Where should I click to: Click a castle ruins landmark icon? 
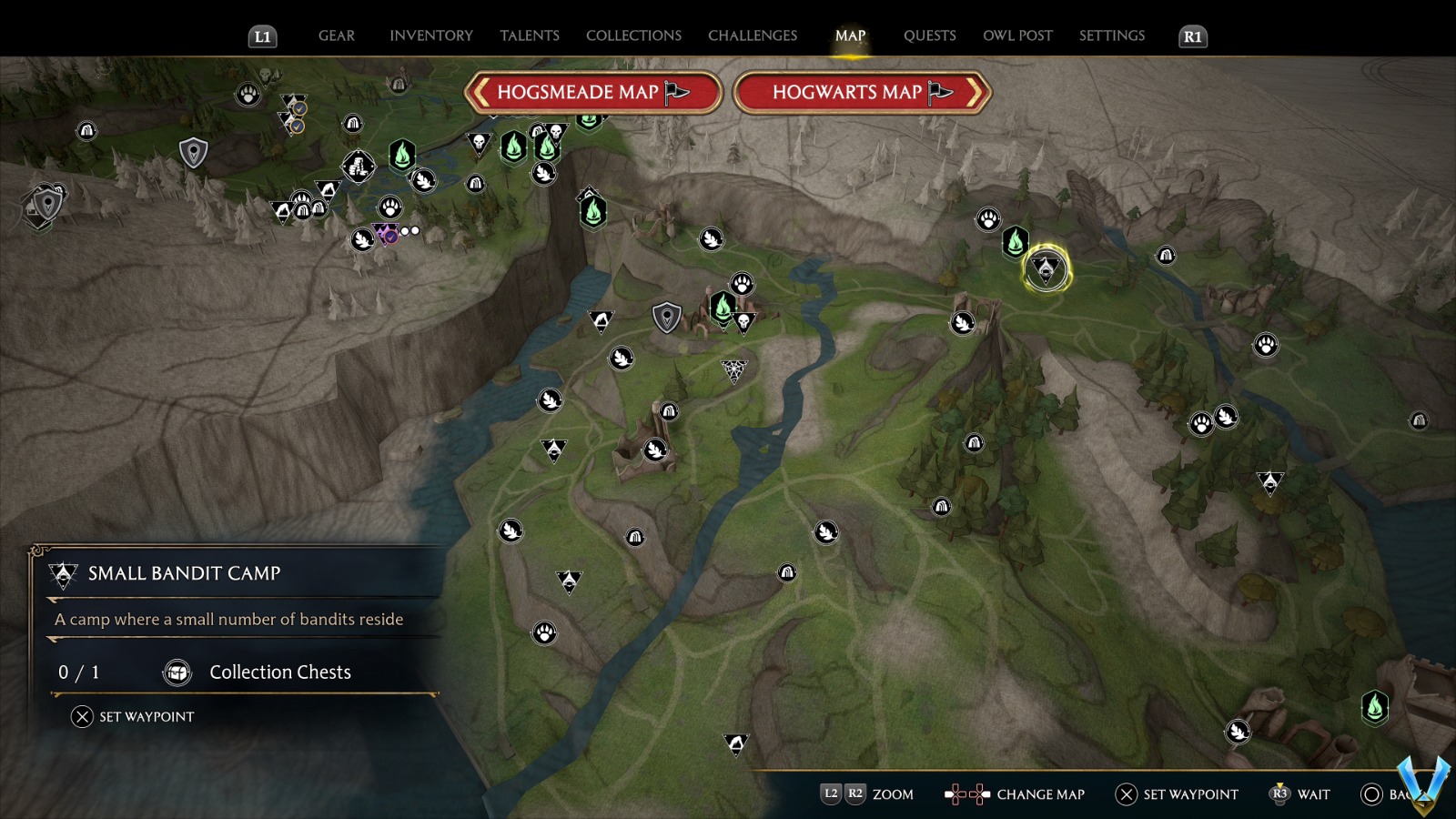[669, 411]
